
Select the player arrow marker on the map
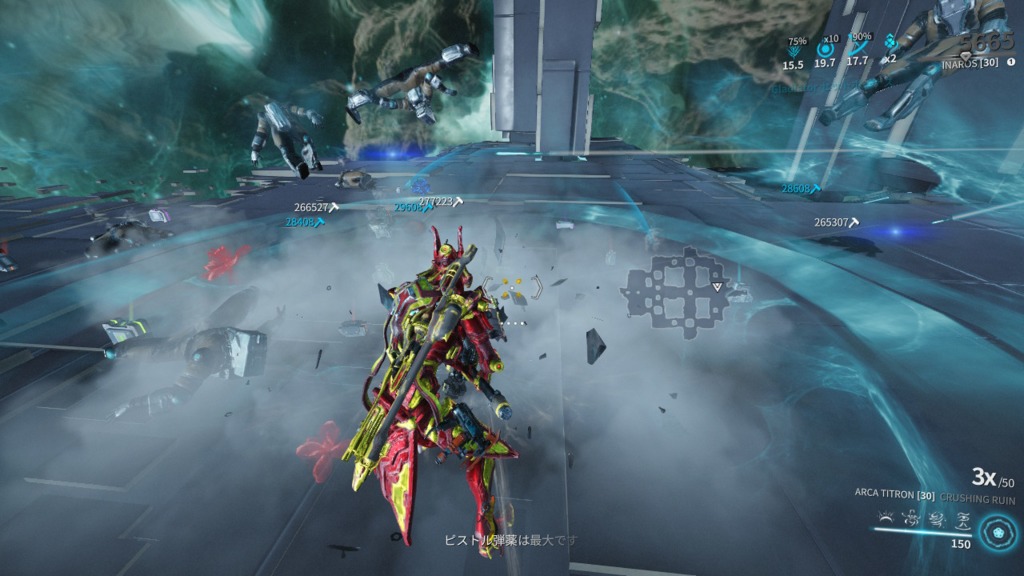[x=717, y=287]
